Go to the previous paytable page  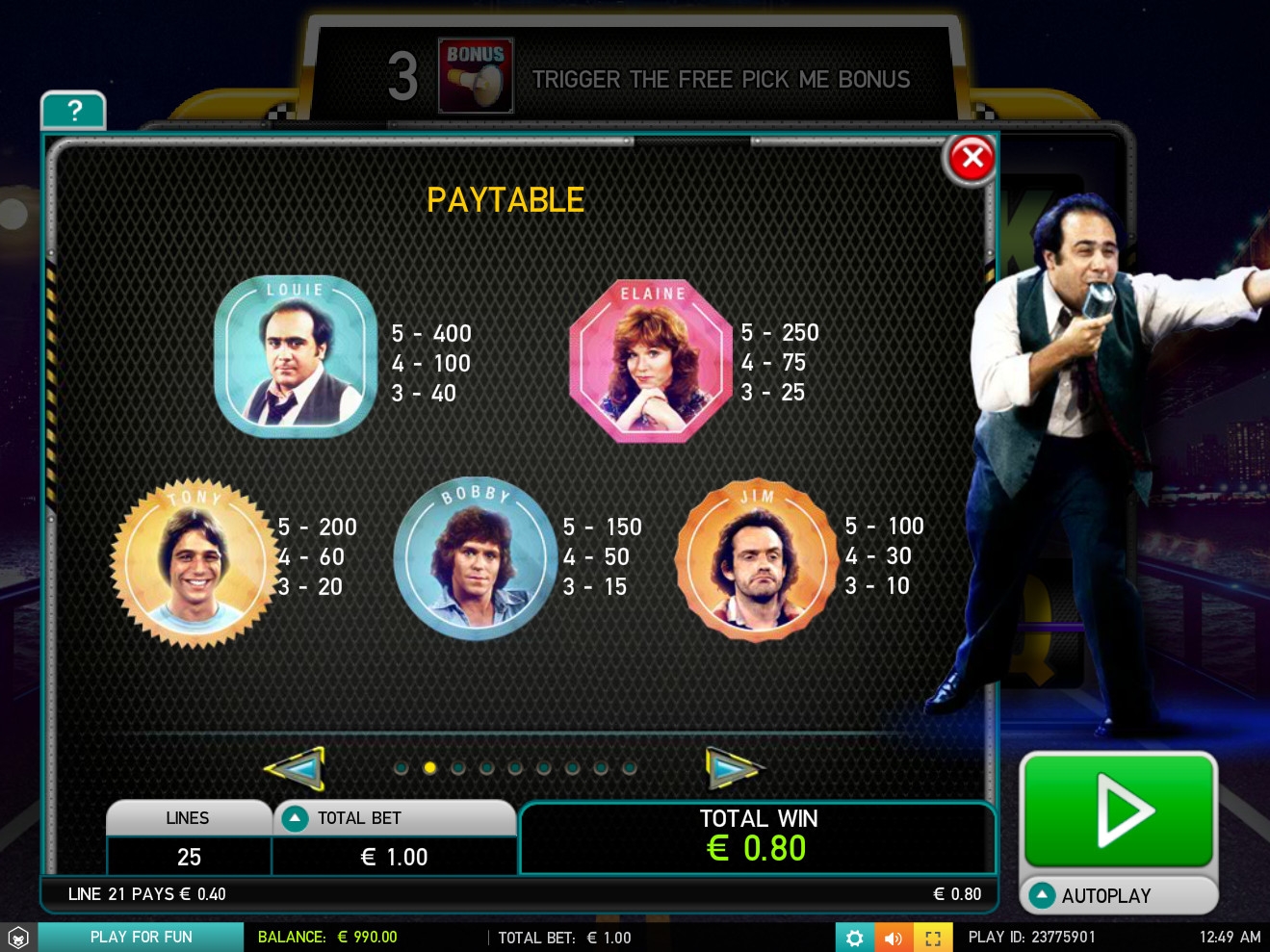pyautogui.click(x=295, y=768)
